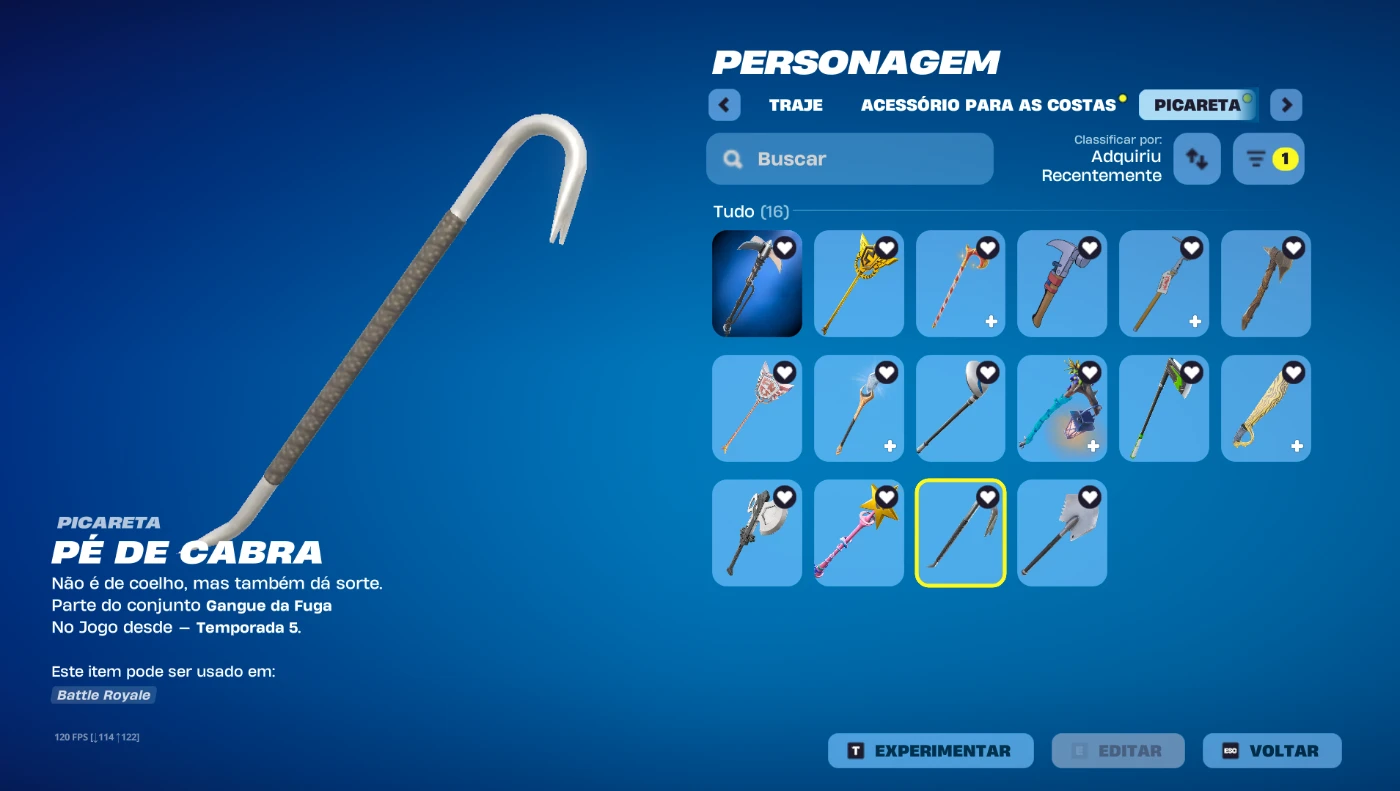This screenshot has width=1400, height=791.
Task: Click the Experimentar button
Action: point(930,751)
